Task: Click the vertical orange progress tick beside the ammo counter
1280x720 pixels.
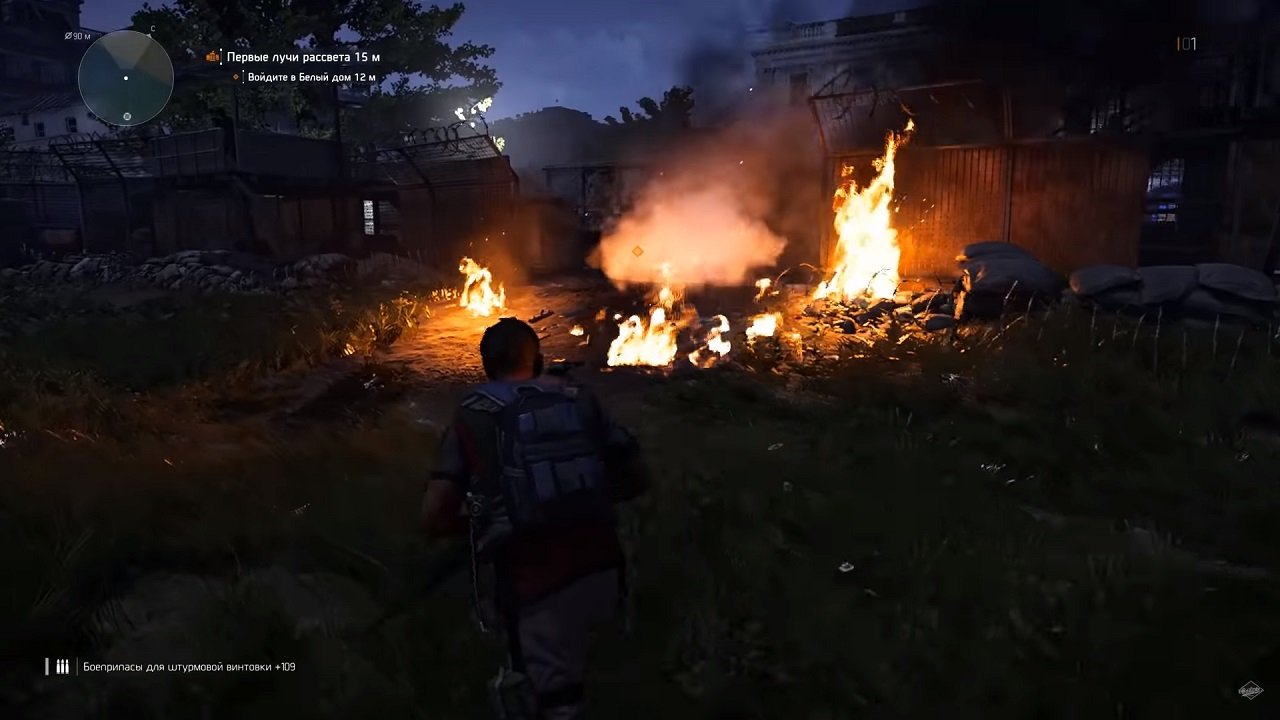Action: pyautogui.click(x=1178, y=42)
